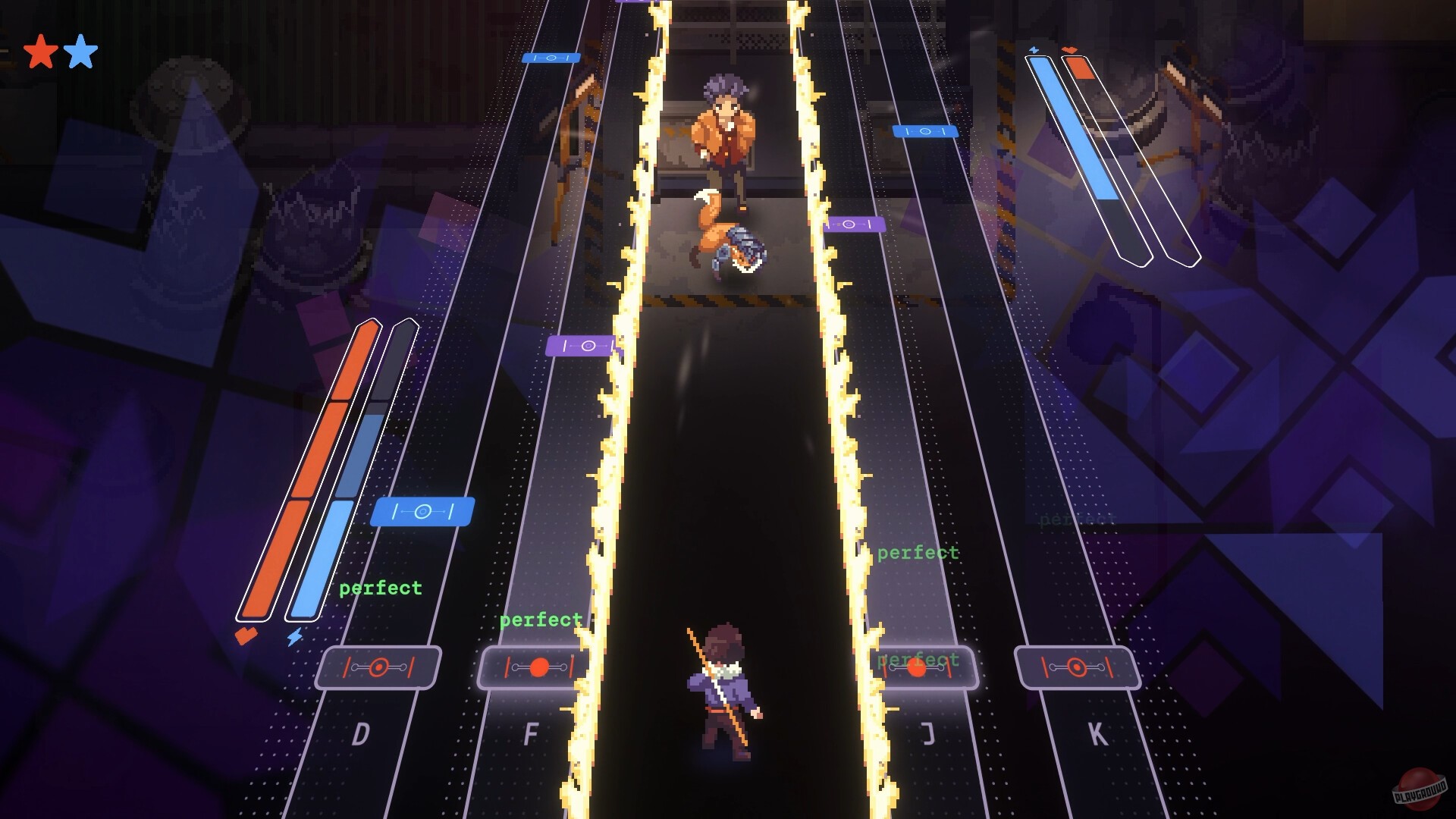
Task: Select the blue star icon at top-left
Action: [82, 50]
